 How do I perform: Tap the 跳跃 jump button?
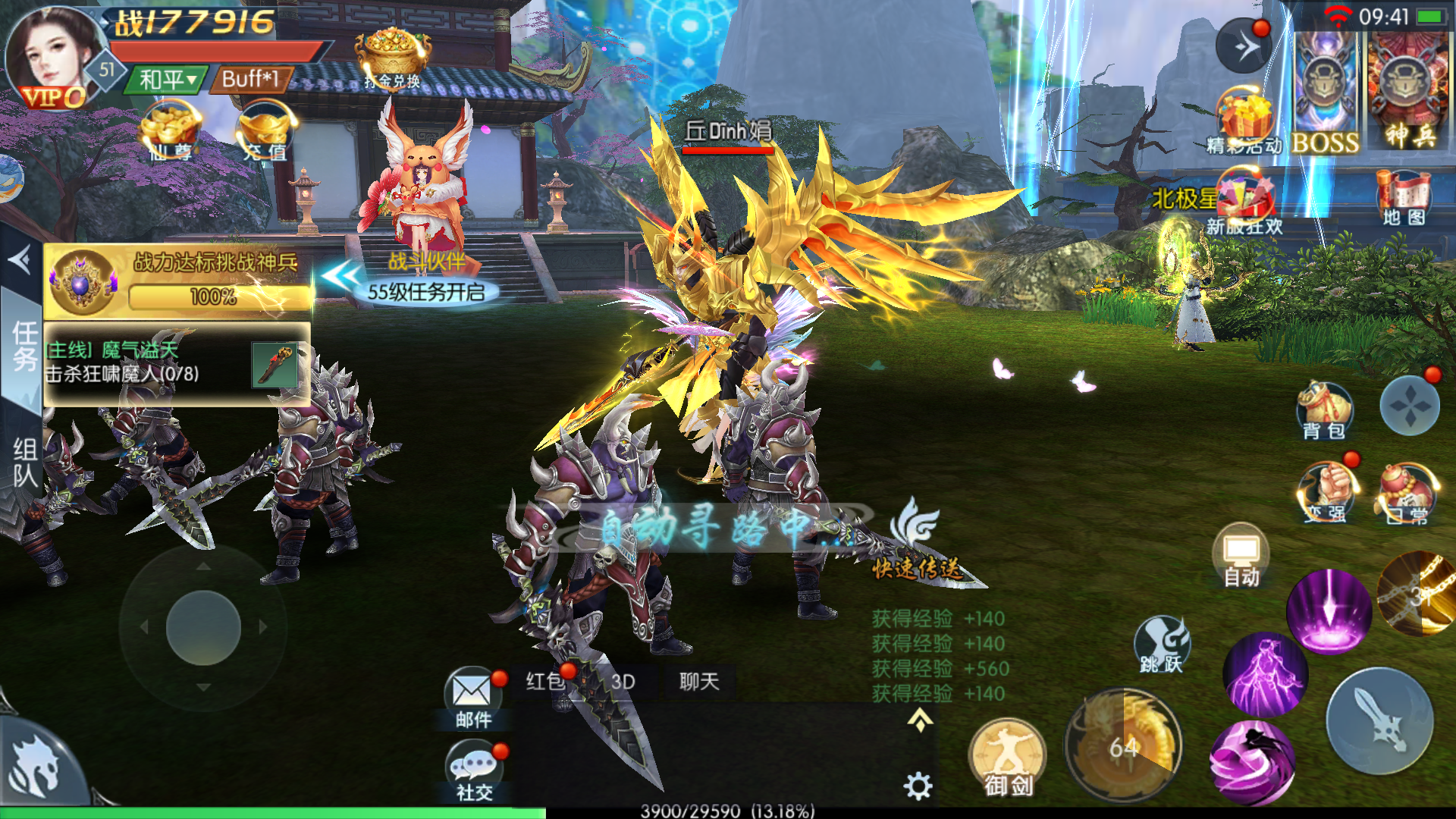pyautogui.click(x=1162, y=645)
